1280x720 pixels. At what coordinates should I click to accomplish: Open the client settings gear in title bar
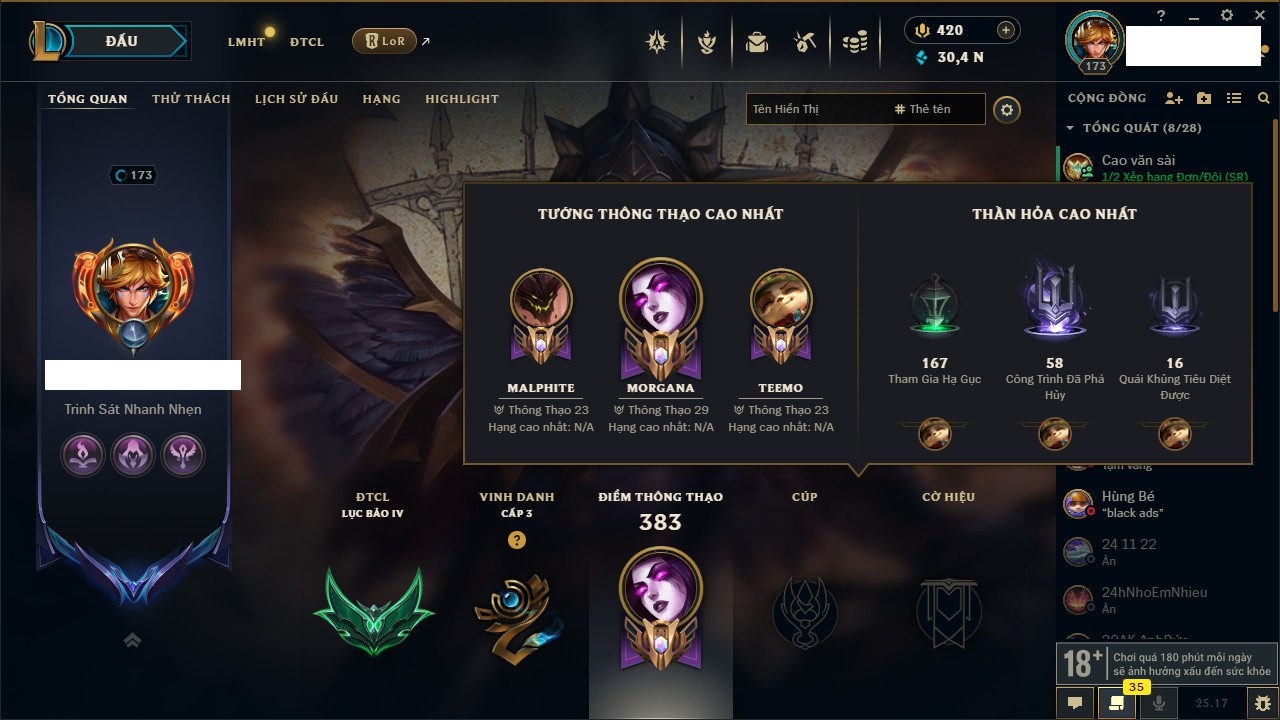coord(1227,15)
